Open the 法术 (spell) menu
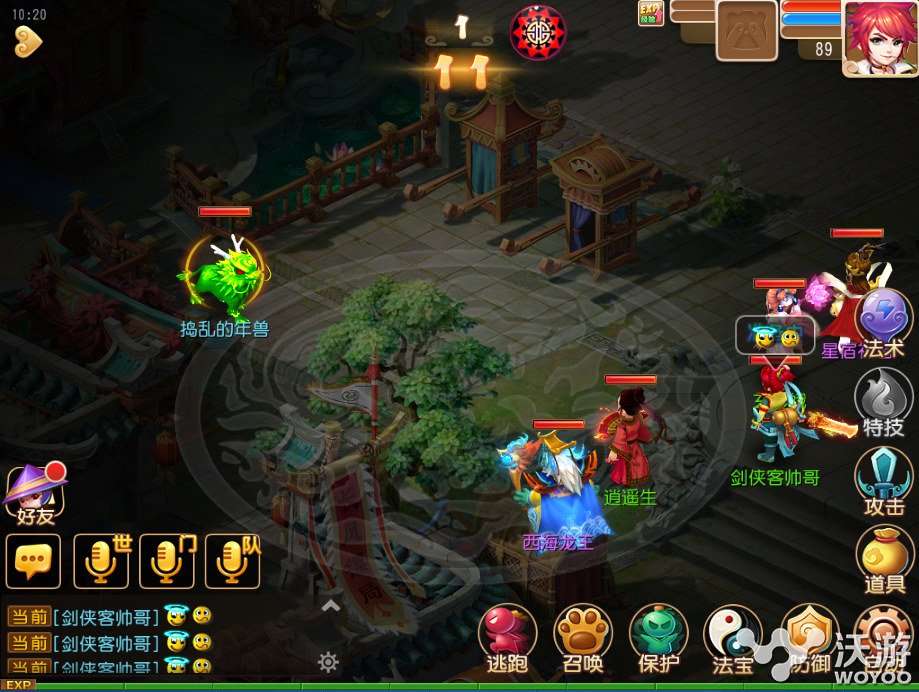The image size is (919, 692). (884, 318)
